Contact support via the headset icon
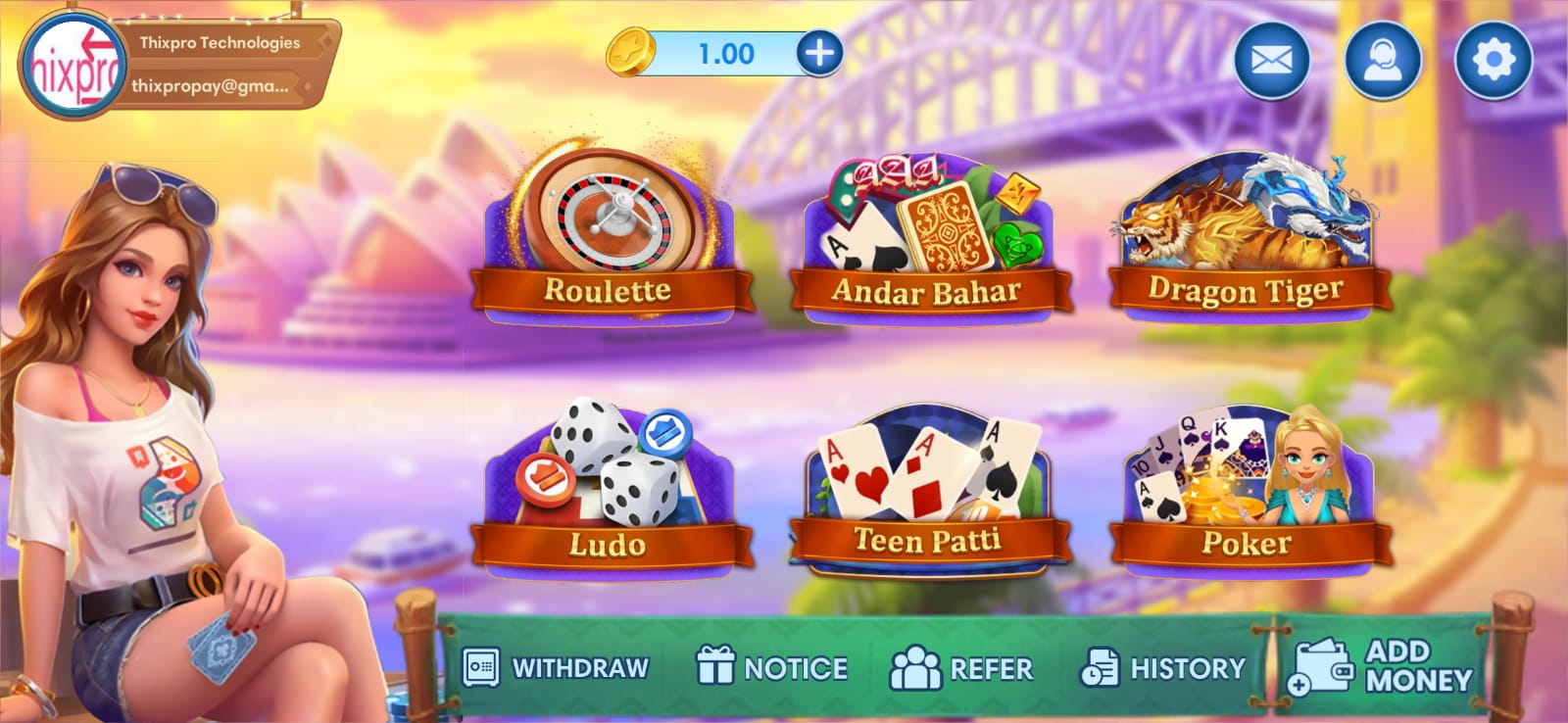Image resolution: width=1568 pixels, height=723 pixels. point(1383,61)
